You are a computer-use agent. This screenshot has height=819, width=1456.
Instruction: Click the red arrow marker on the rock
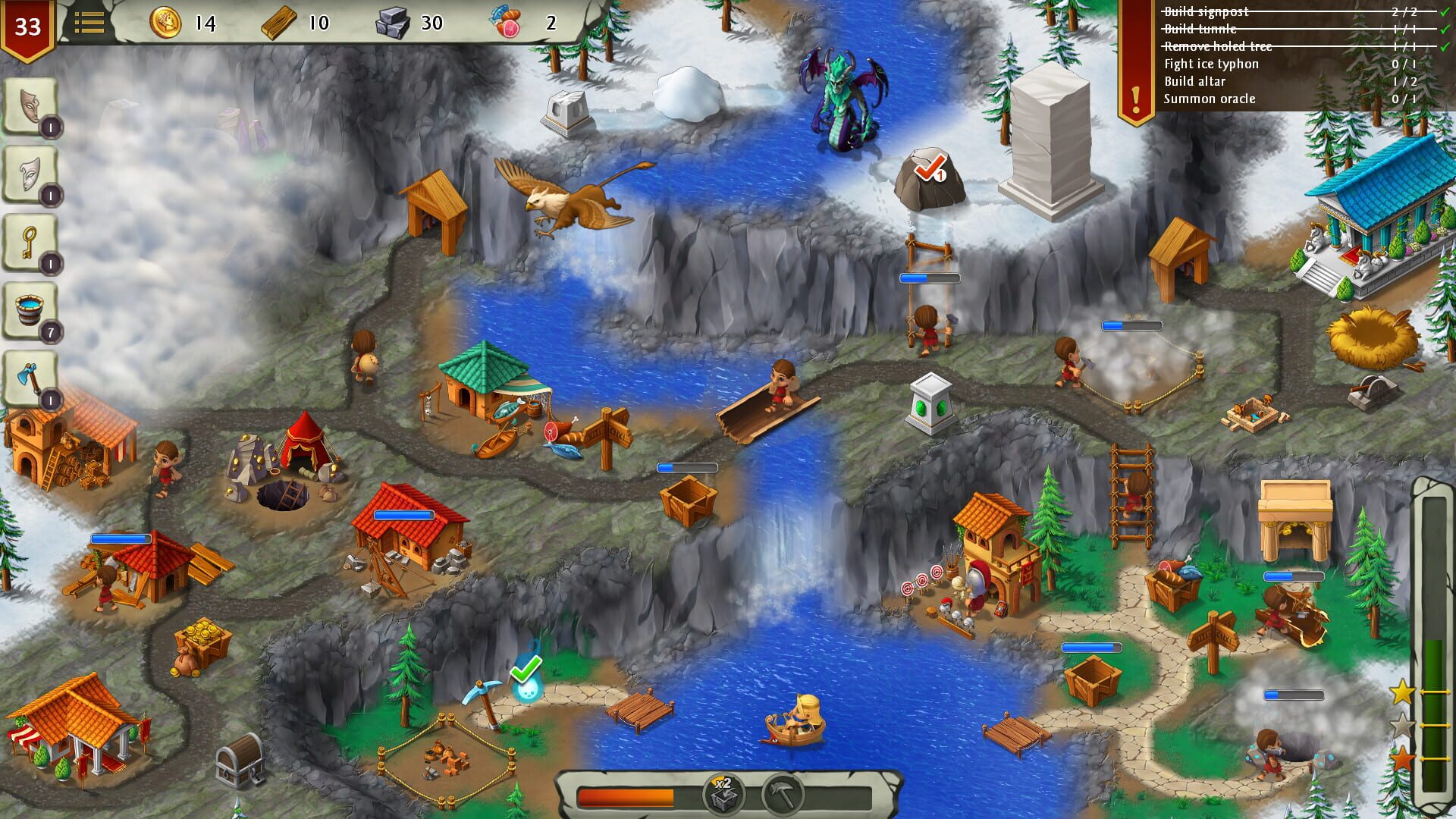932,168
